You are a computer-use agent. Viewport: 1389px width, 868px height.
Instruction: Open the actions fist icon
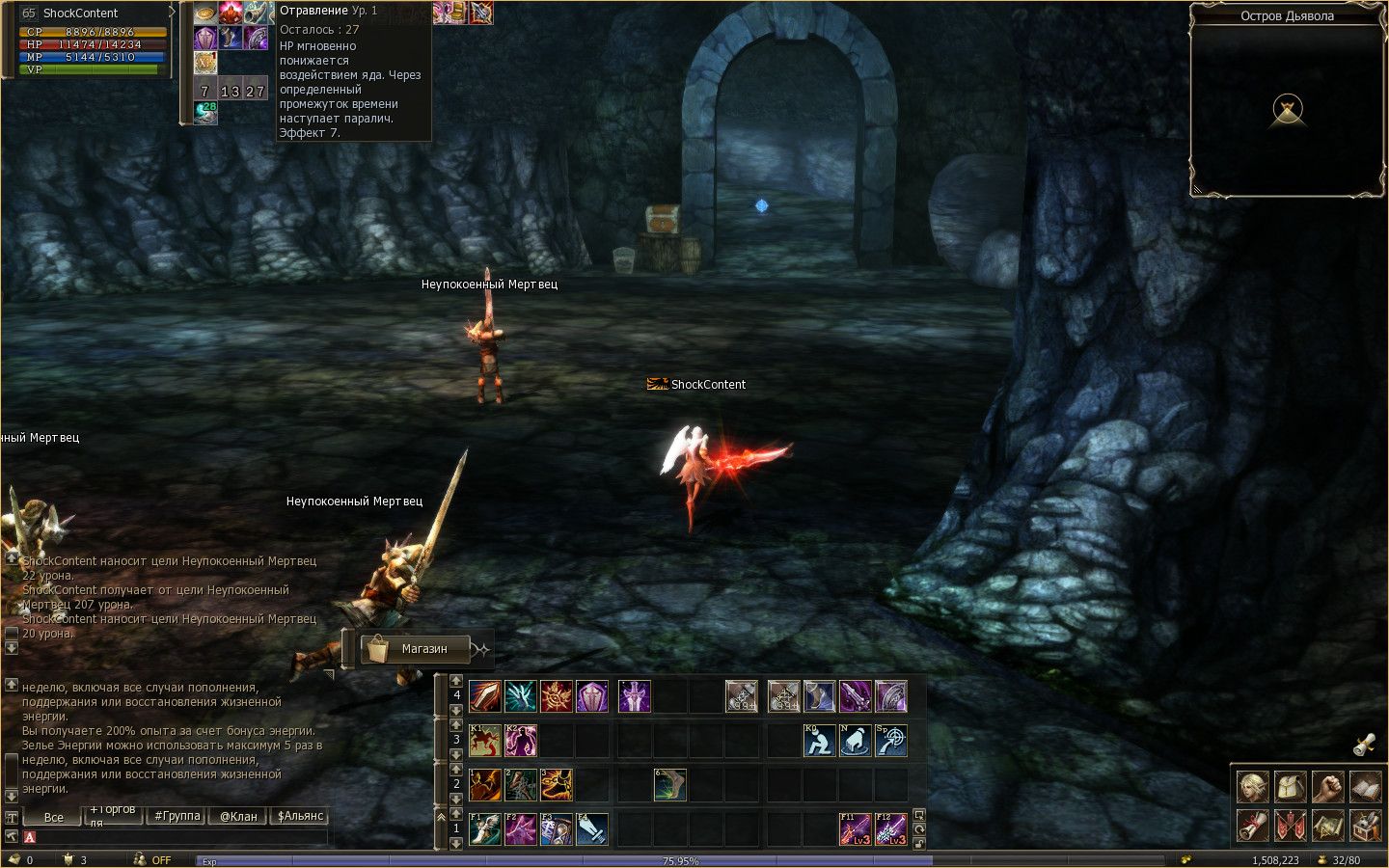pos(1328,787)
